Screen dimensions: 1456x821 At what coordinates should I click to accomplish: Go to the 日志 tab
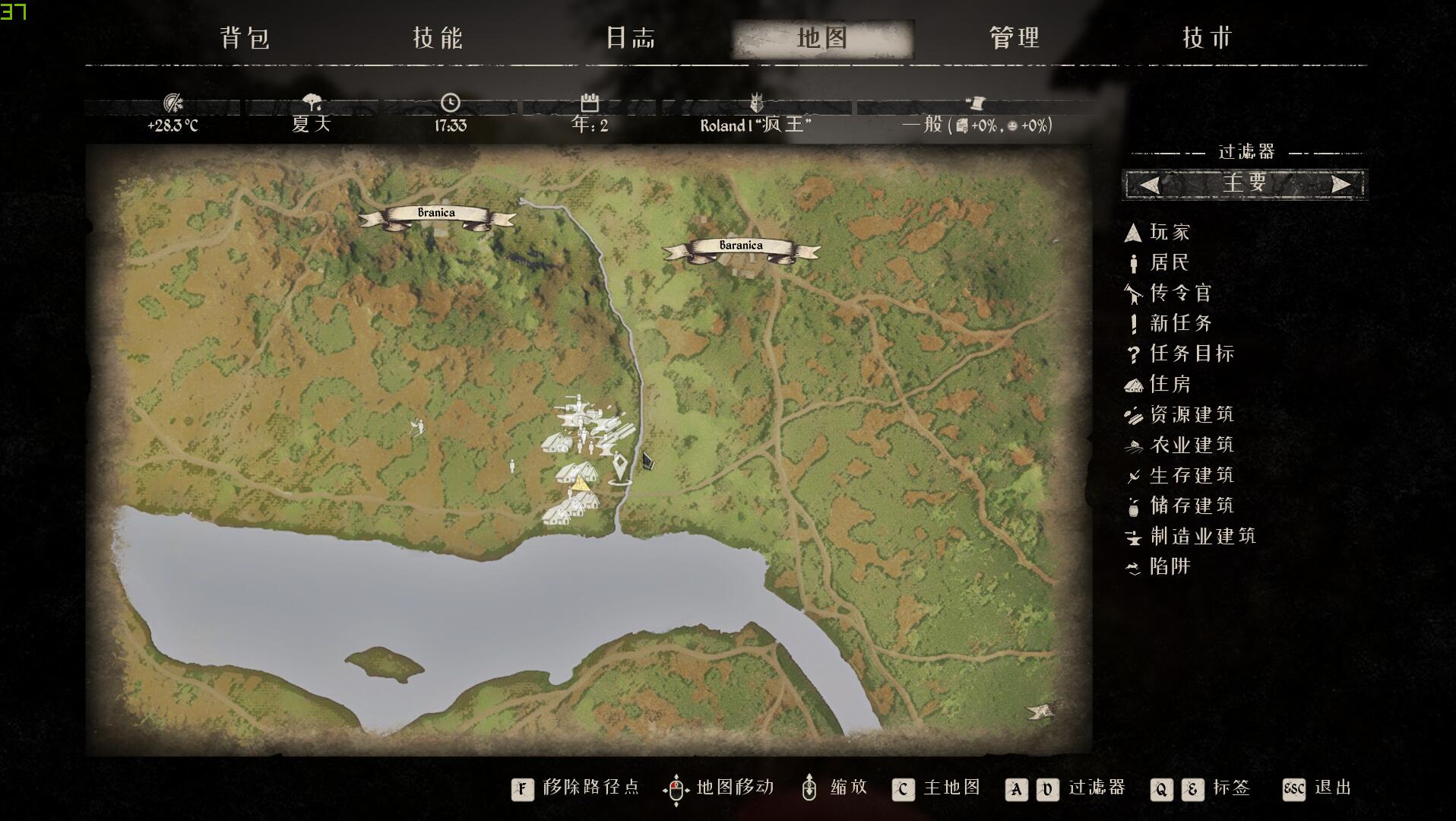pos(630,38)
